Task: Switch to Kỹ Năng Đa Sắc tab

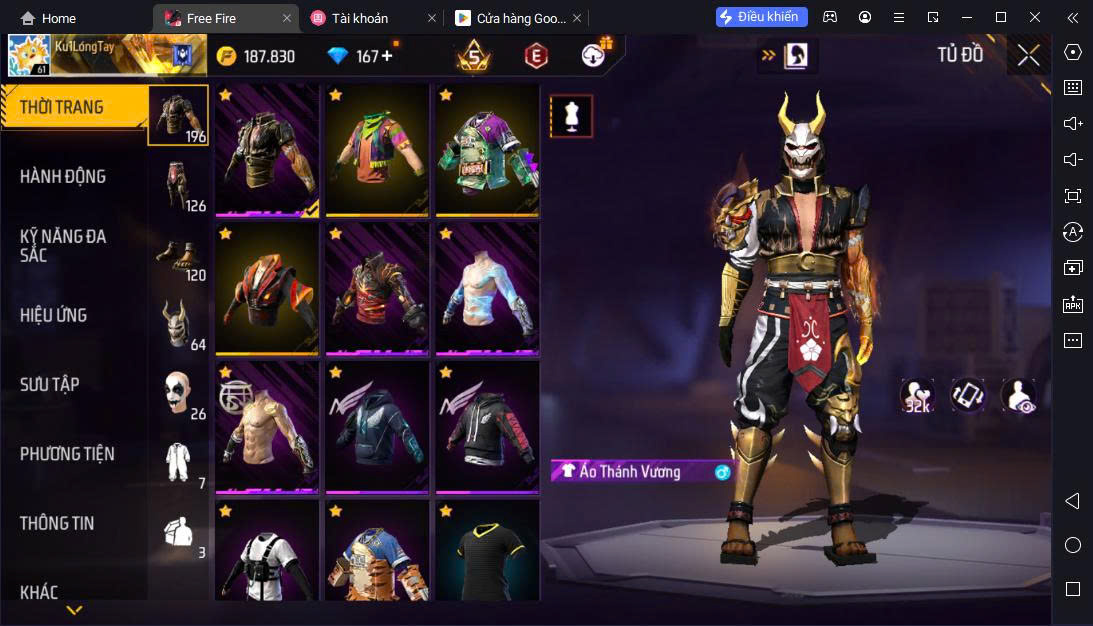Action: 63,246
